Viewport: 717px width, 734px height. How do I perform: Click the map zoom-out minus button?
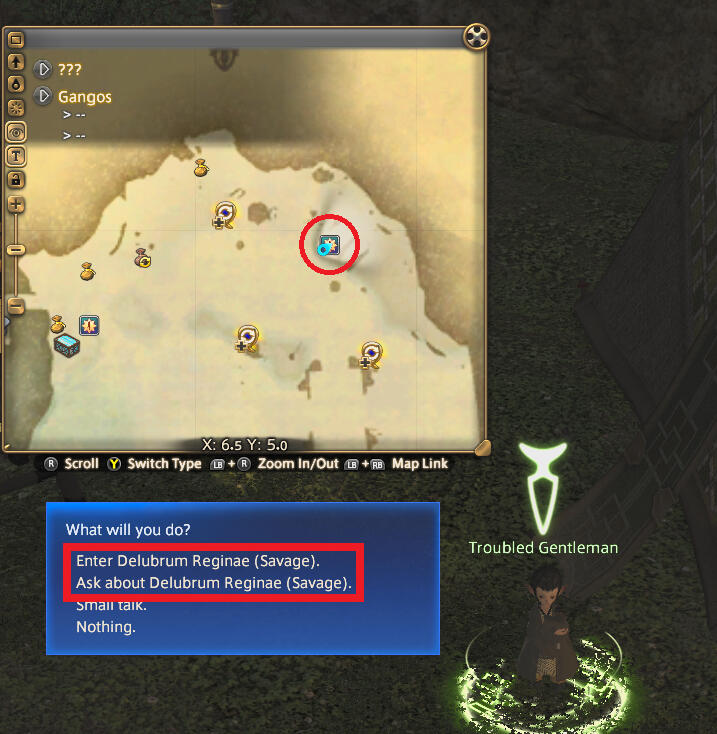pyautogui.click(x=16, y=306)
